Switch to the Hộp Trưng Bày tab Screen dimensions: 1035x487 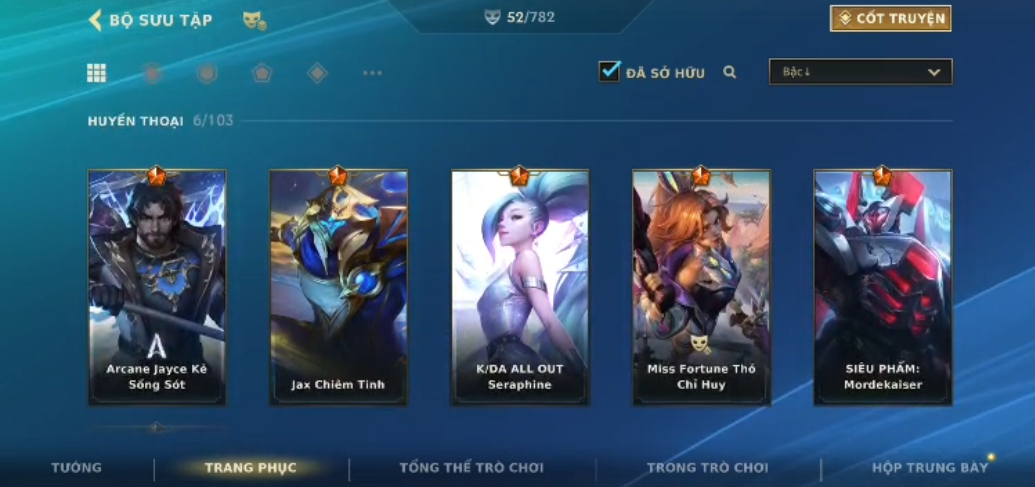pyautogui.click(x=930, y=468)
